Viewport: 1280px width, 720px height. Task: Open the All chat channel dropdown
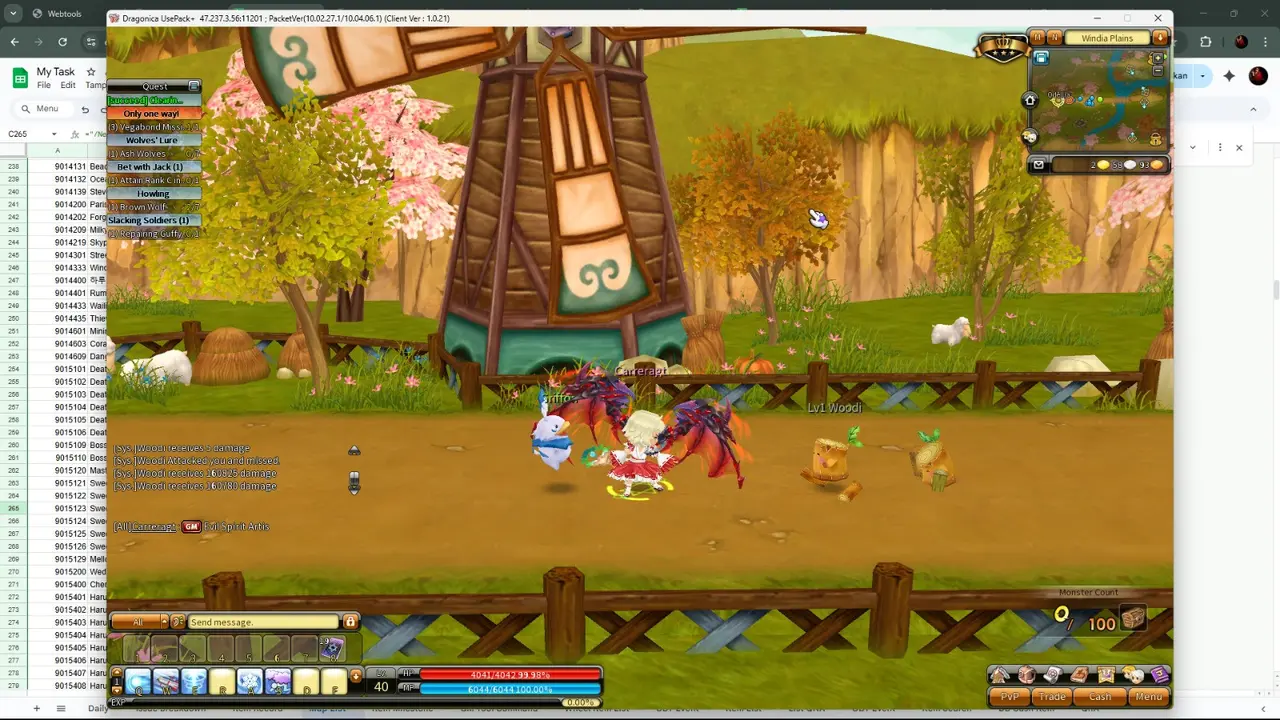[138, 622]
